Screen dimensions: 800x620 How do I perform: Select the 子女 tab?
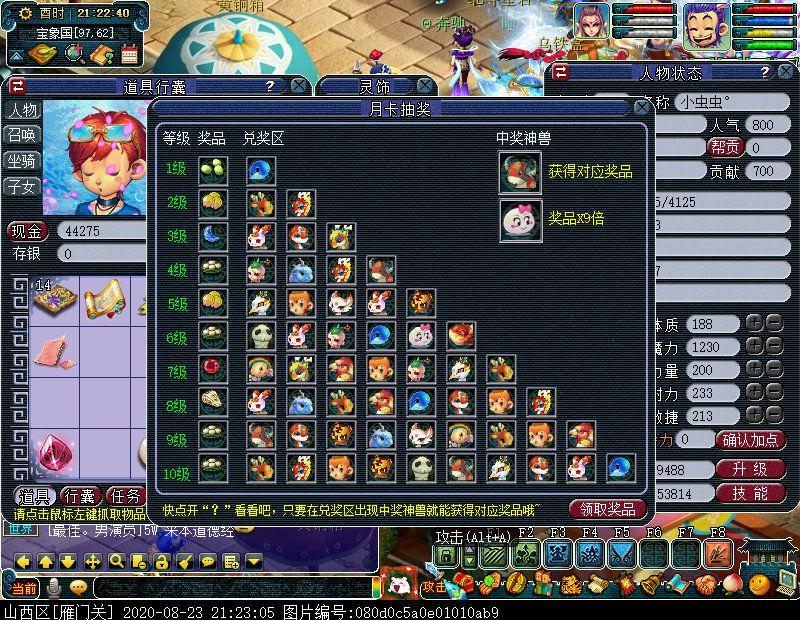(22, 186)
